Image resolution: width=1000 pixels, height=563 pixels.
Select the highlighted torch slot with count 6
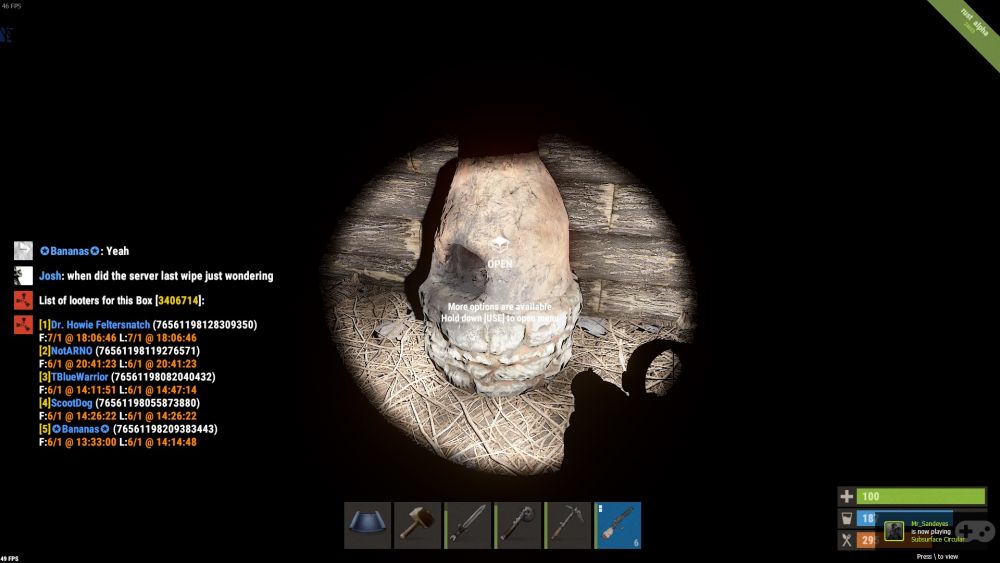tap(618, 525)
